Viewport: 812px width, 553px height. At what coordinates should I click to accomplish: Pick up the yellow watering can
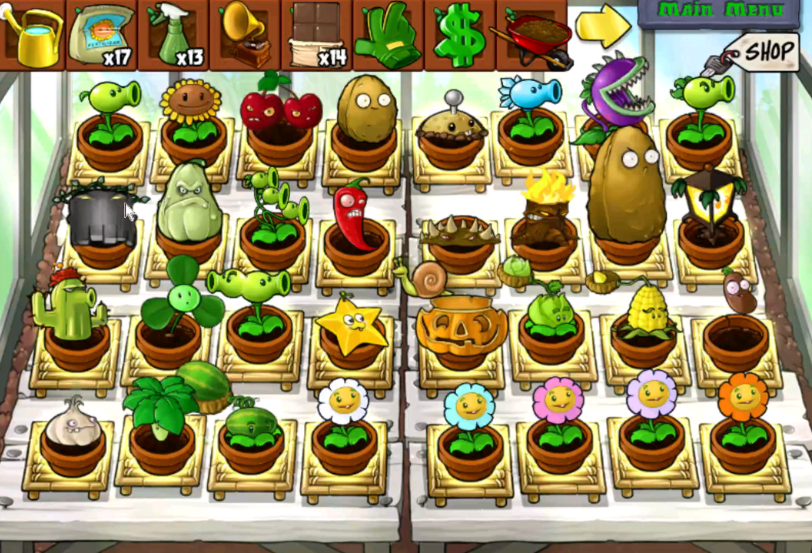[32, 34]
